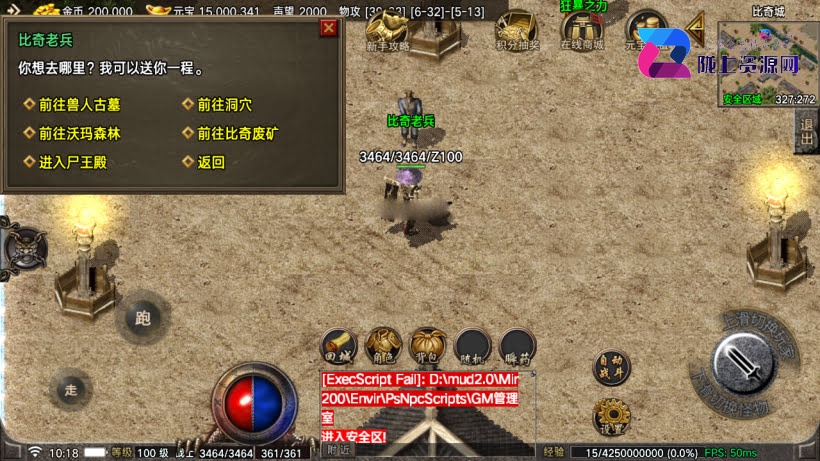Pick the 前往比奇废矿 option
Image resolution: width=820 pixels, height=461 pixels.
pyautogui.click(x=238, y=133)
